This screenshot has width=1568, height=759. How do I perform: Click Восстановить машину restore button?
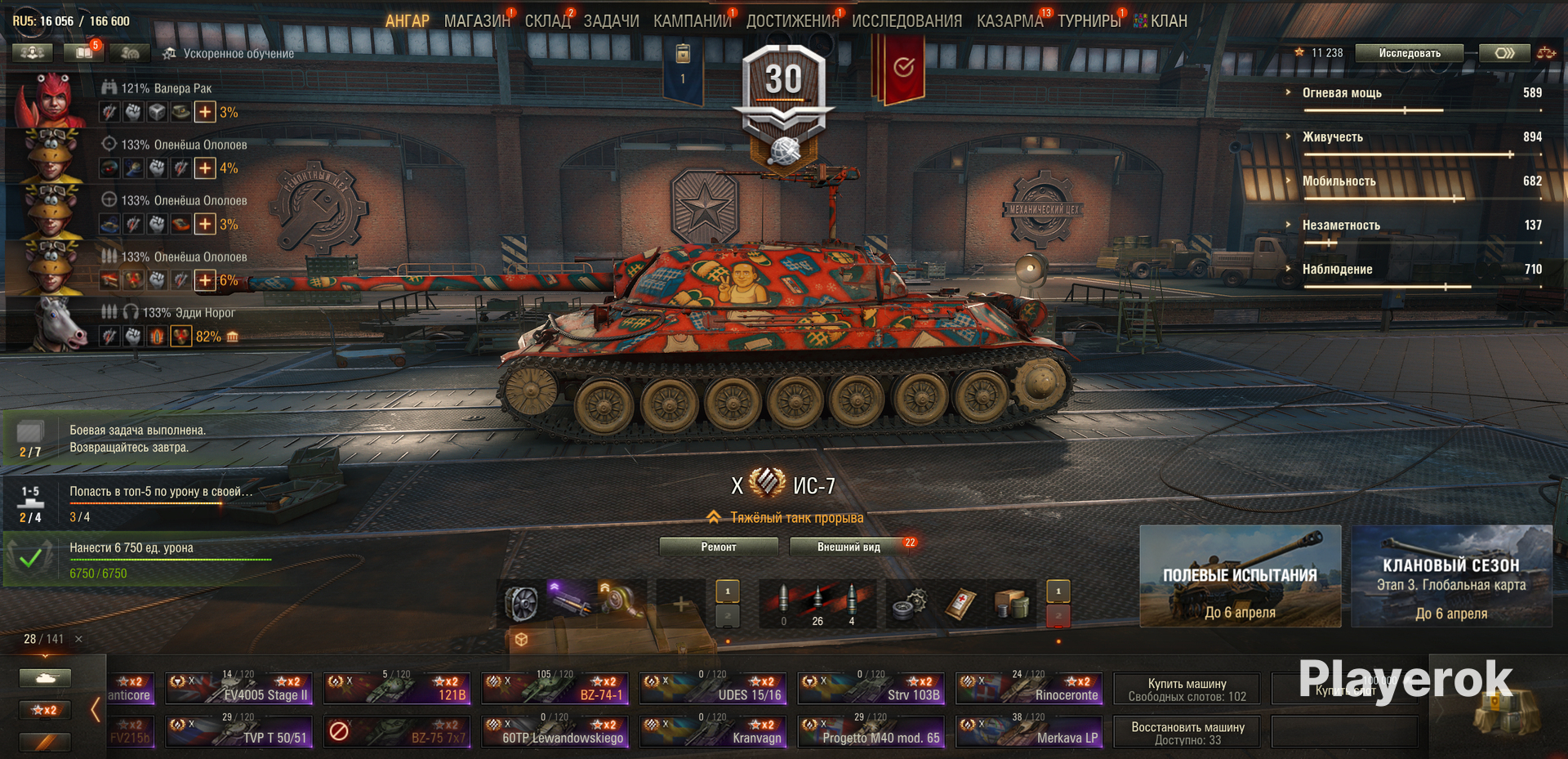1187,732
